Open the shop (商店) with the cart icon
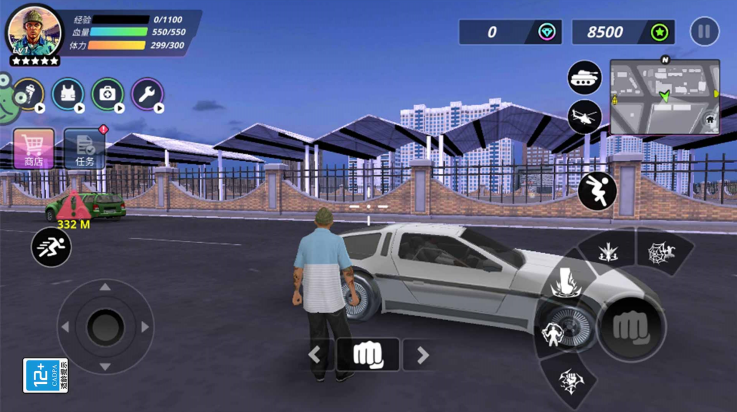737x412 pixels. click(x=33, y=148)
